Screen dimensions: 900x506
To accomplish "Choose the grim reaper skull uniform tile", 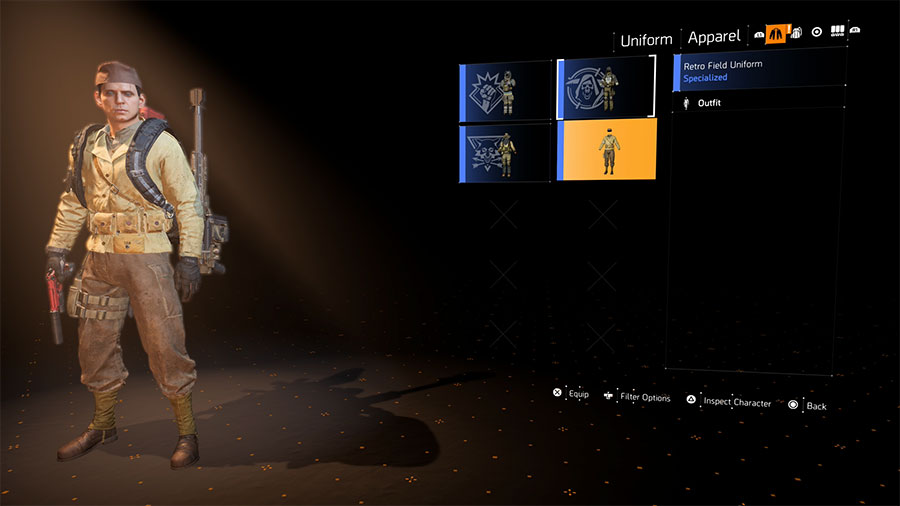I will 605,88.
